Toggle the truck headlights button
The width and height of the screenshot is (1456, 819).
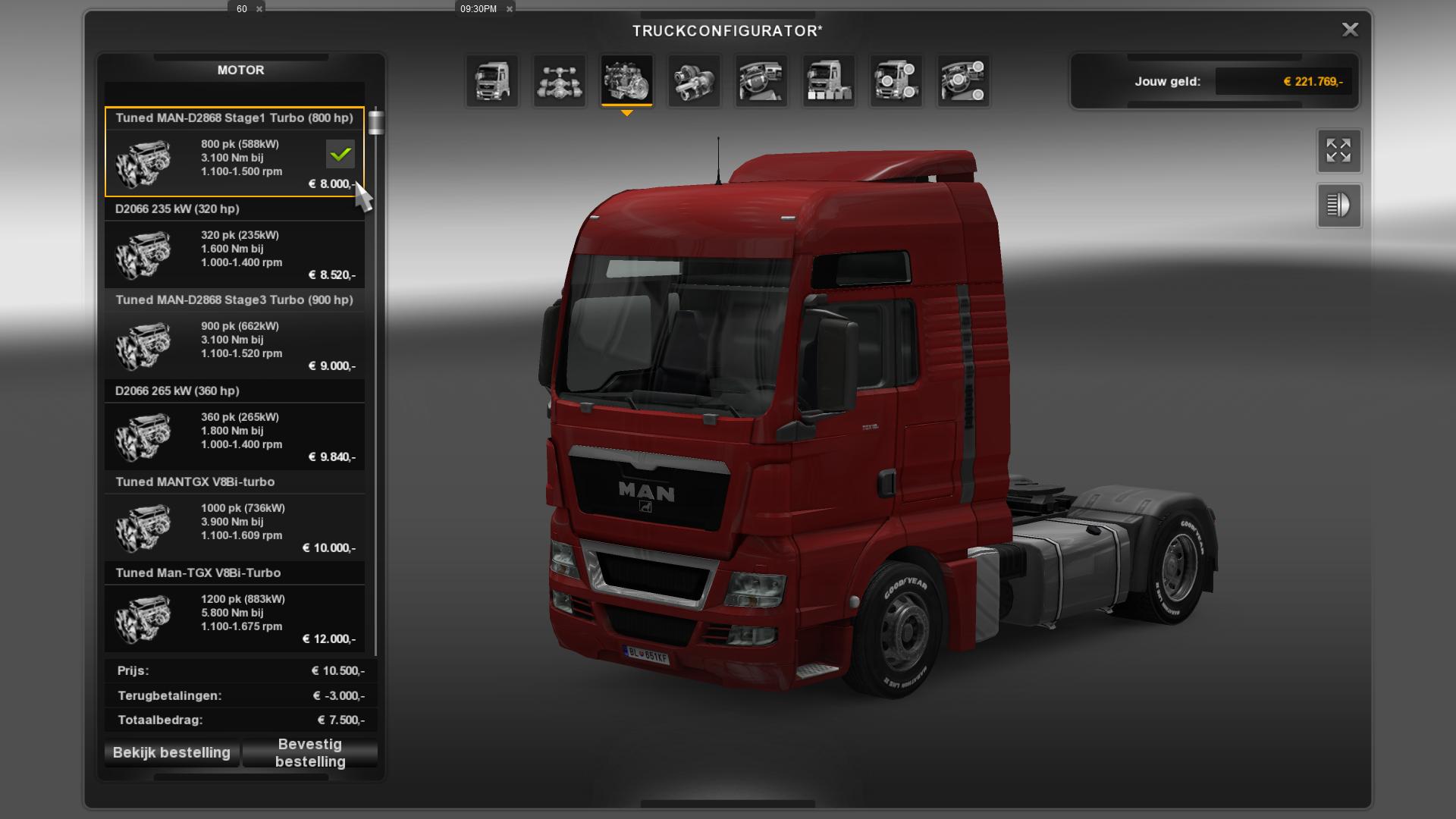[1338, 206]
